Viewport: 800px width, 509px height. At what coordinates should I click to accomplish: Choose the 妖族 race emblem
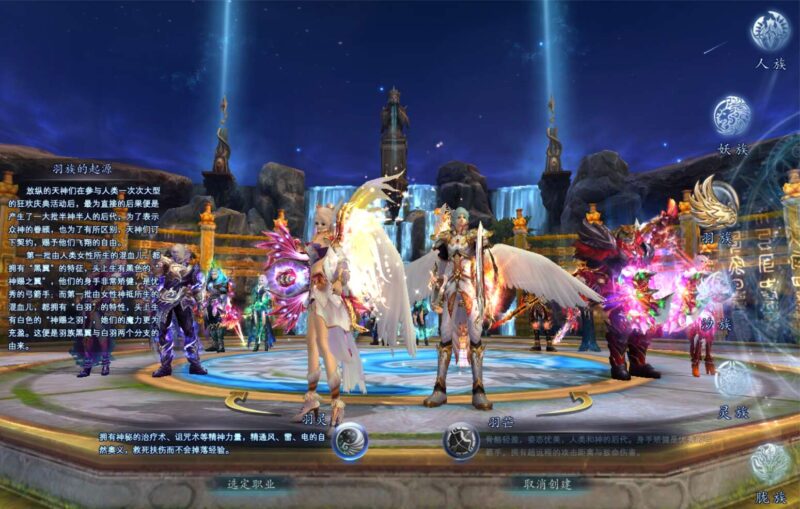point(732,116)
